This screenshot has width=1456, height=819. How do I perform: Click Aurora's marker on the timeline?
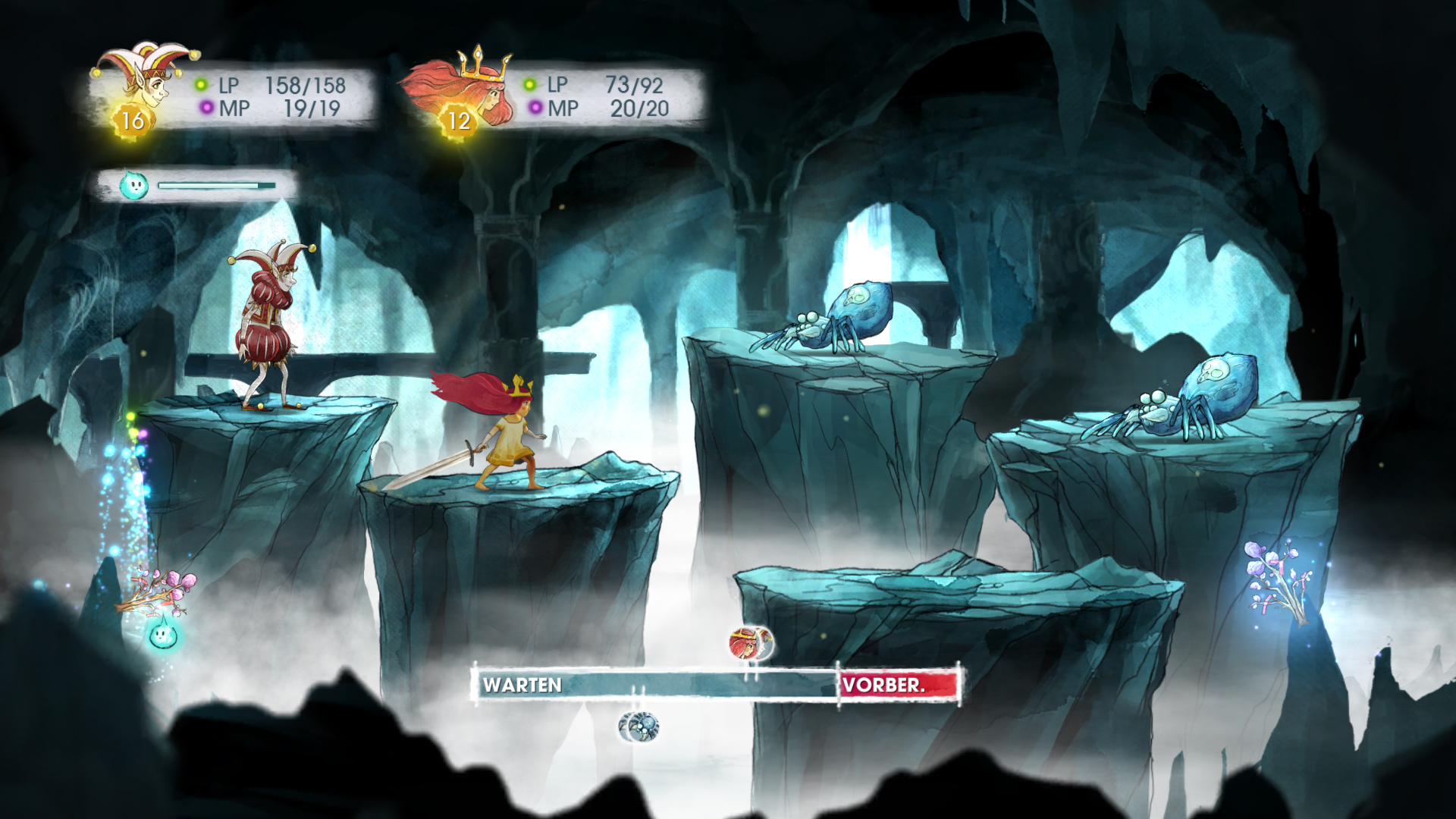(x=748, y=644)
